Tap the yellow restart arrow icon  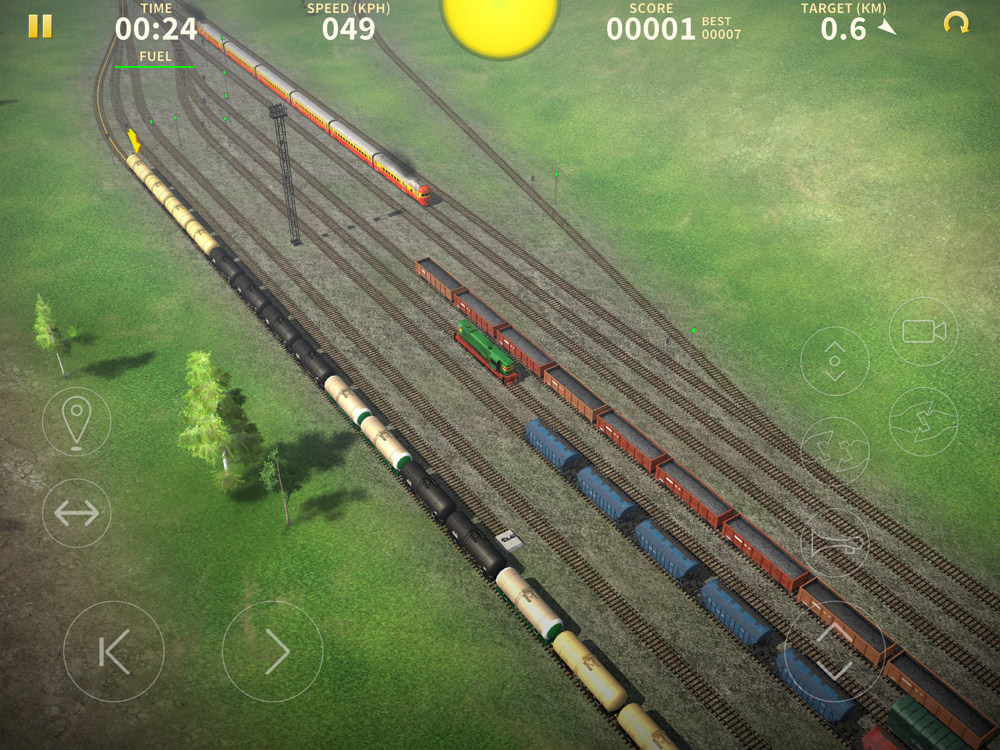(956, 23)
